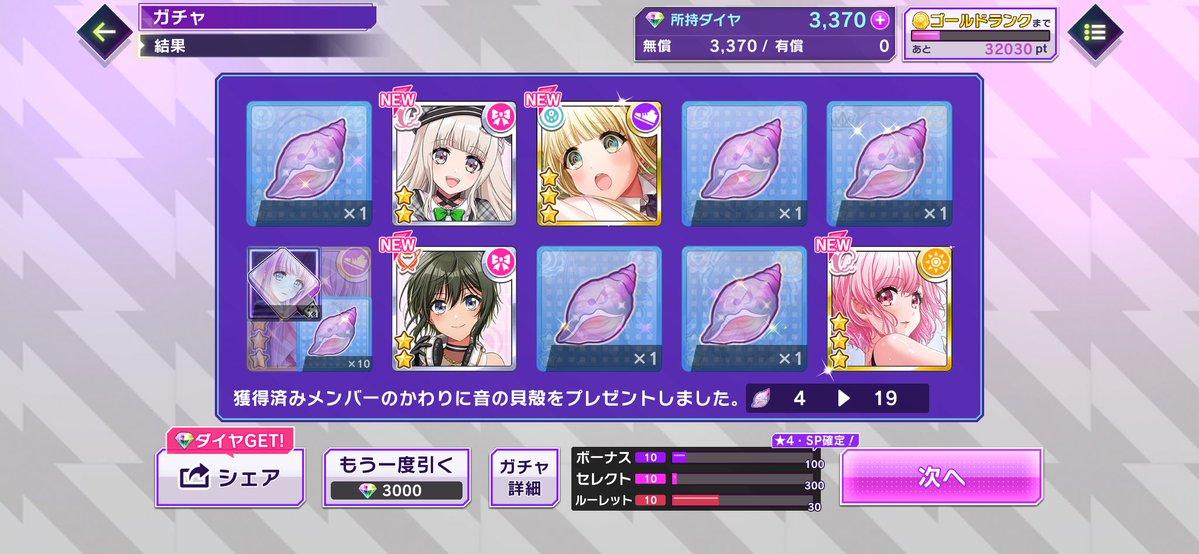Select the blonde surprised girl card
The width and height of the screenshot is (1199, 554).
pyautogui.click(x=598, y=164)
